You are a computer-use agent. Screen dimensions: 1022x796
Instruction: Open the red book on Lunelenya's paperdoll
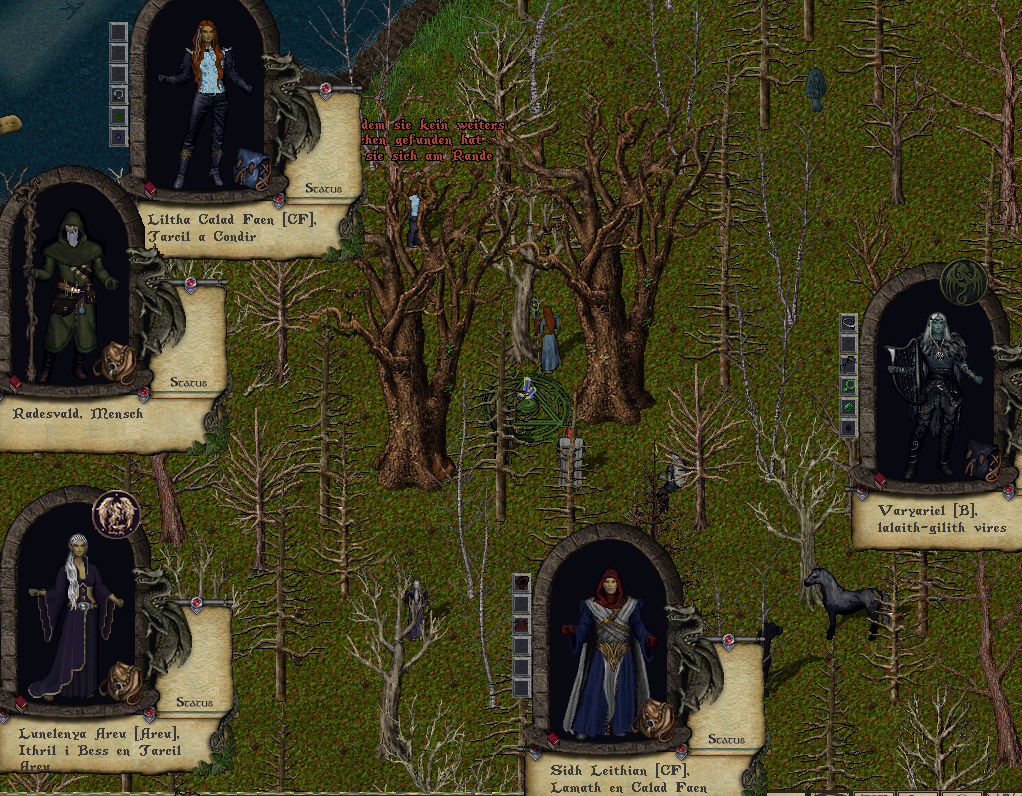[21, 704]
